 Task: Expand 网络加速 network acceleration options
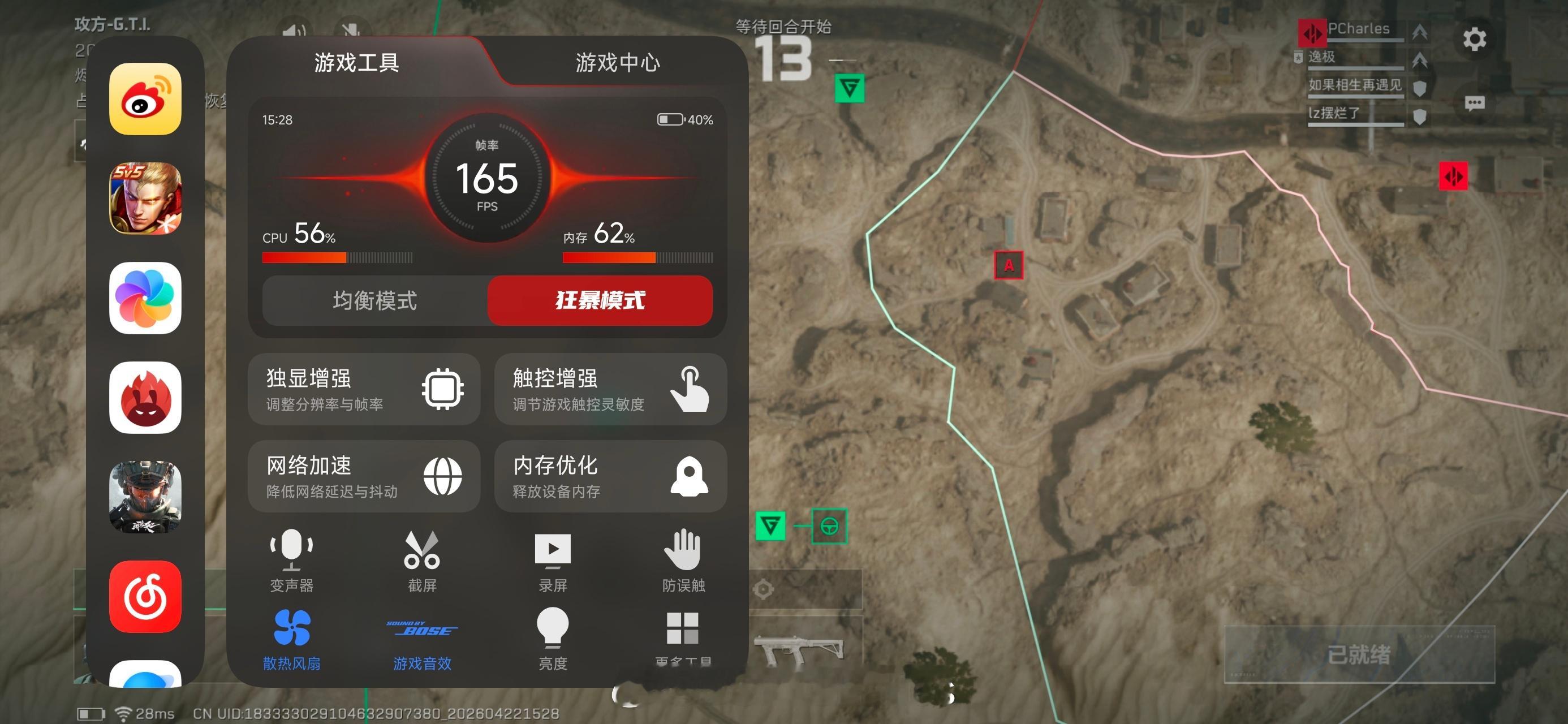coord(364,477)
